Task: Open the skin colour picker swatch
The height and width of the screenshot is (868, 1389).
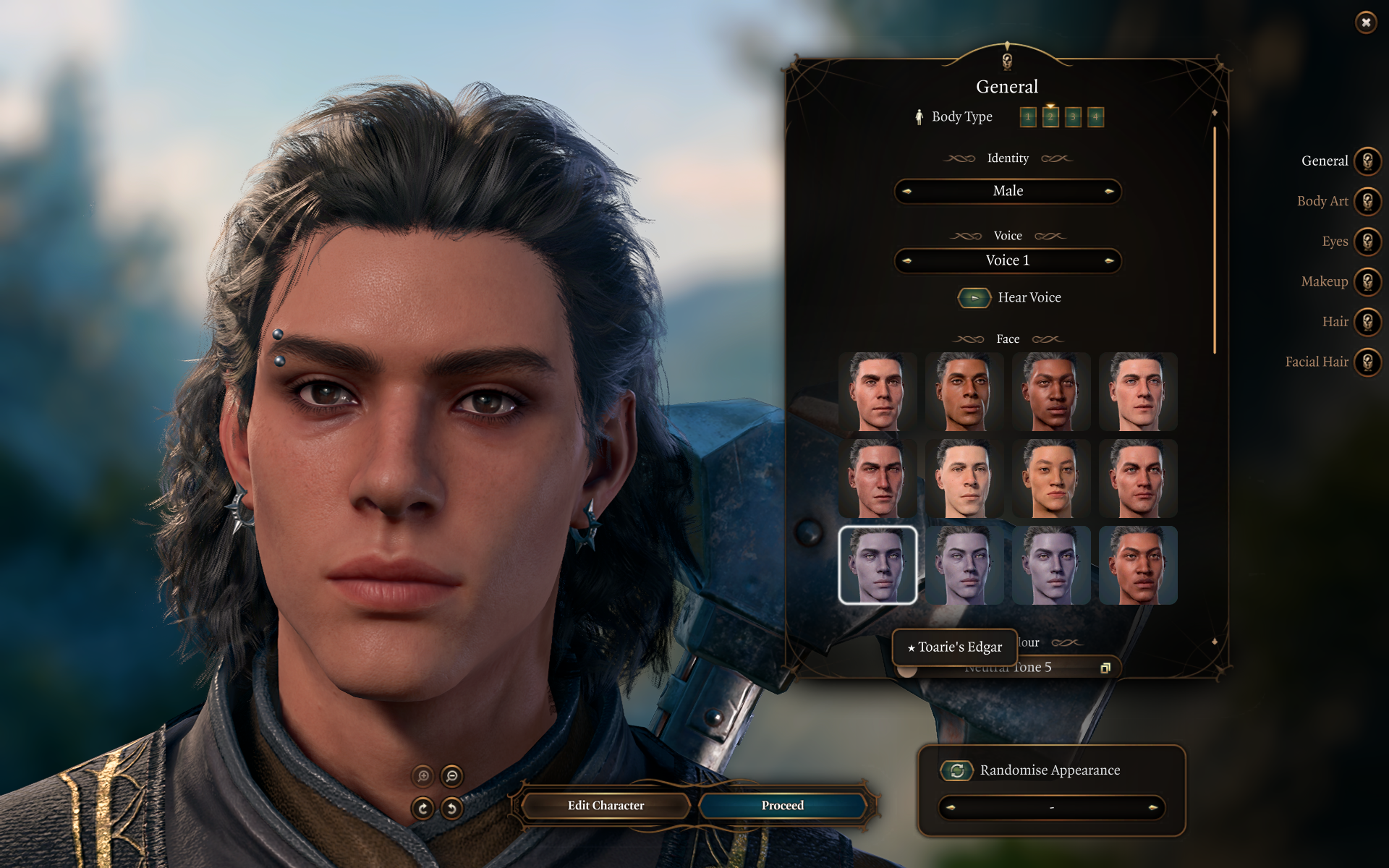Action: pyautogui.click(x=1105, y=668)
